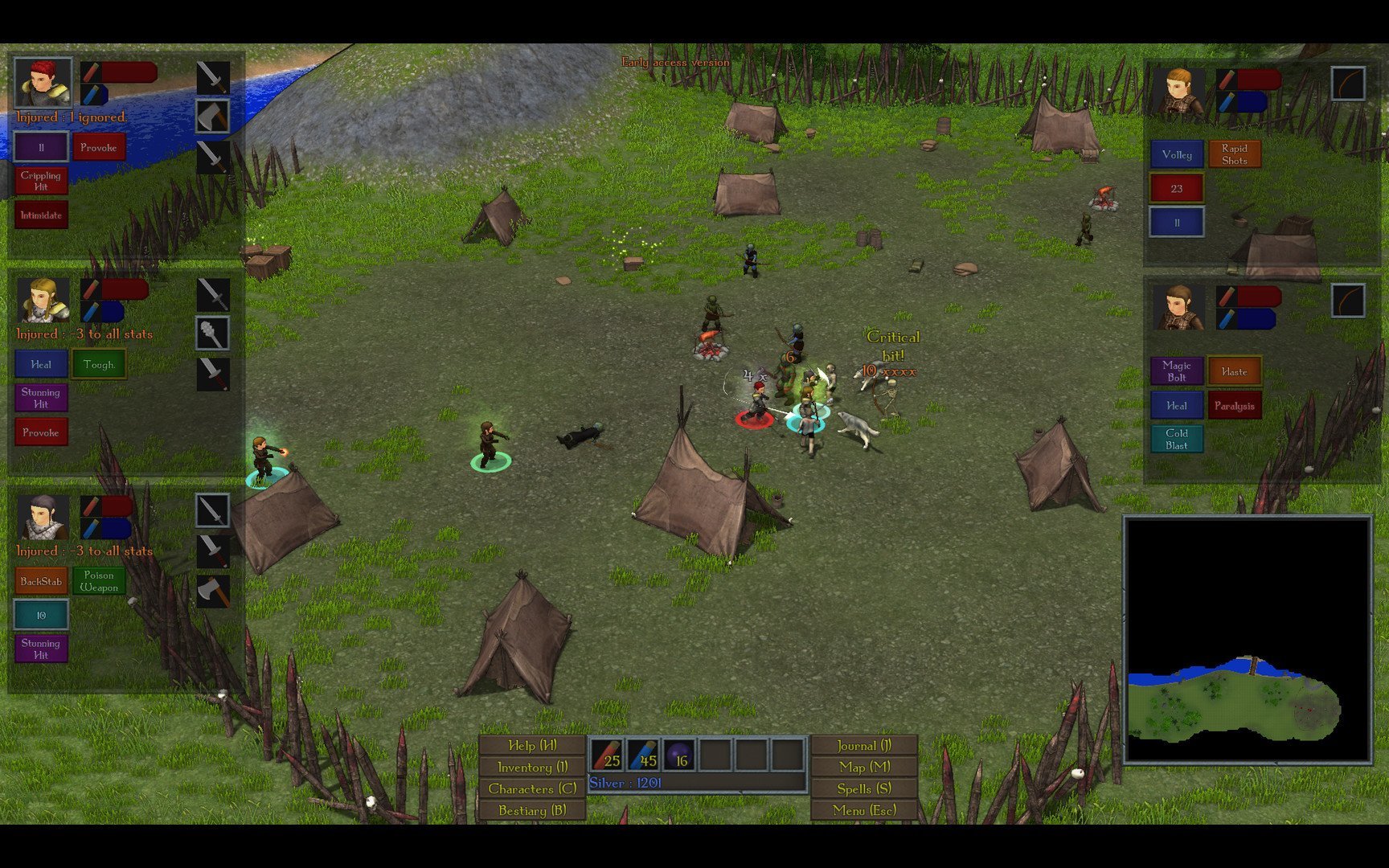
Task: Activate the Crippling Hit ability
Action: pyautogui.click(x=41, y=181)
